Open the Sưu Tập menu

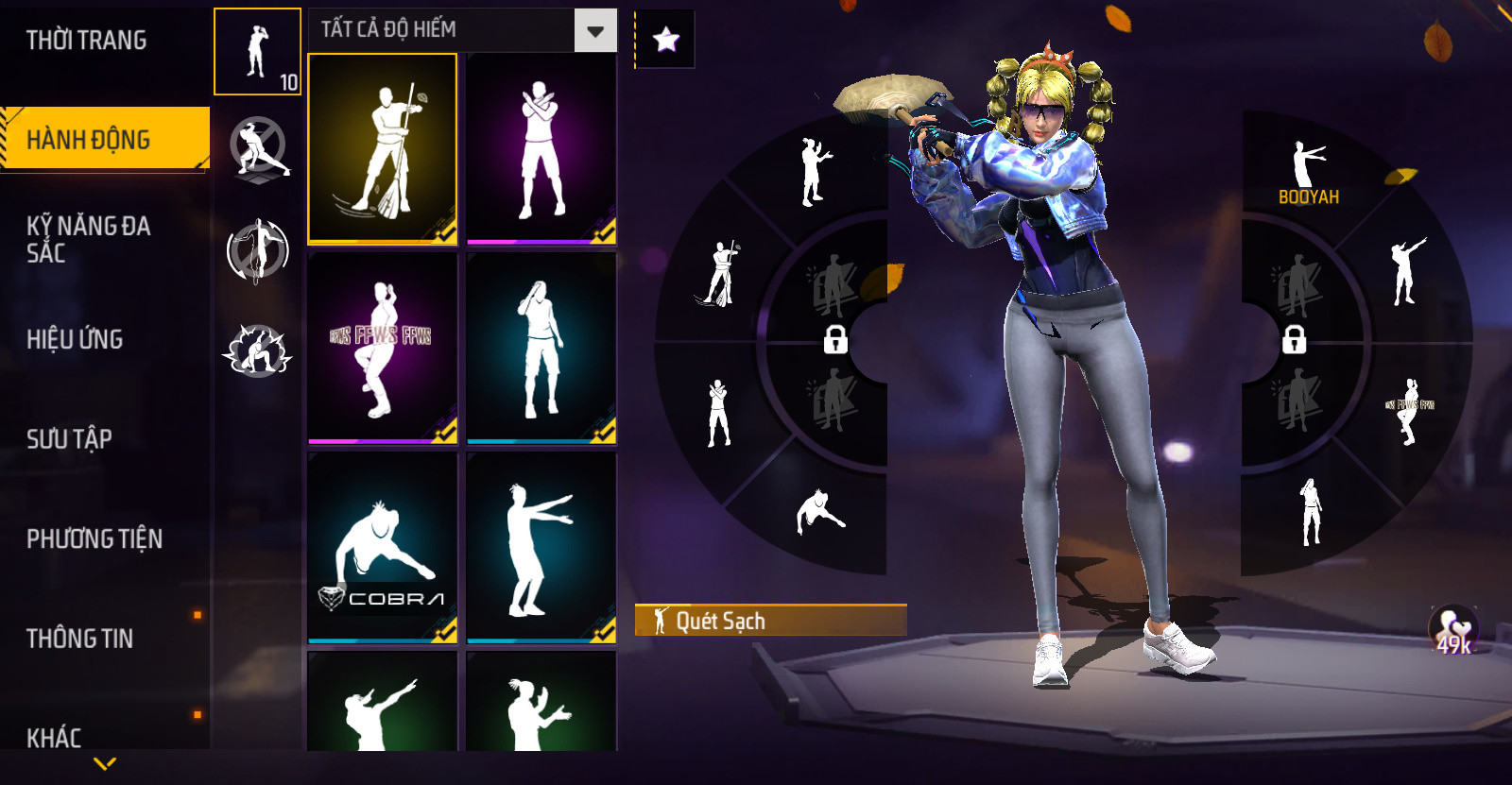pyautogui.click(x=70, y=438)
